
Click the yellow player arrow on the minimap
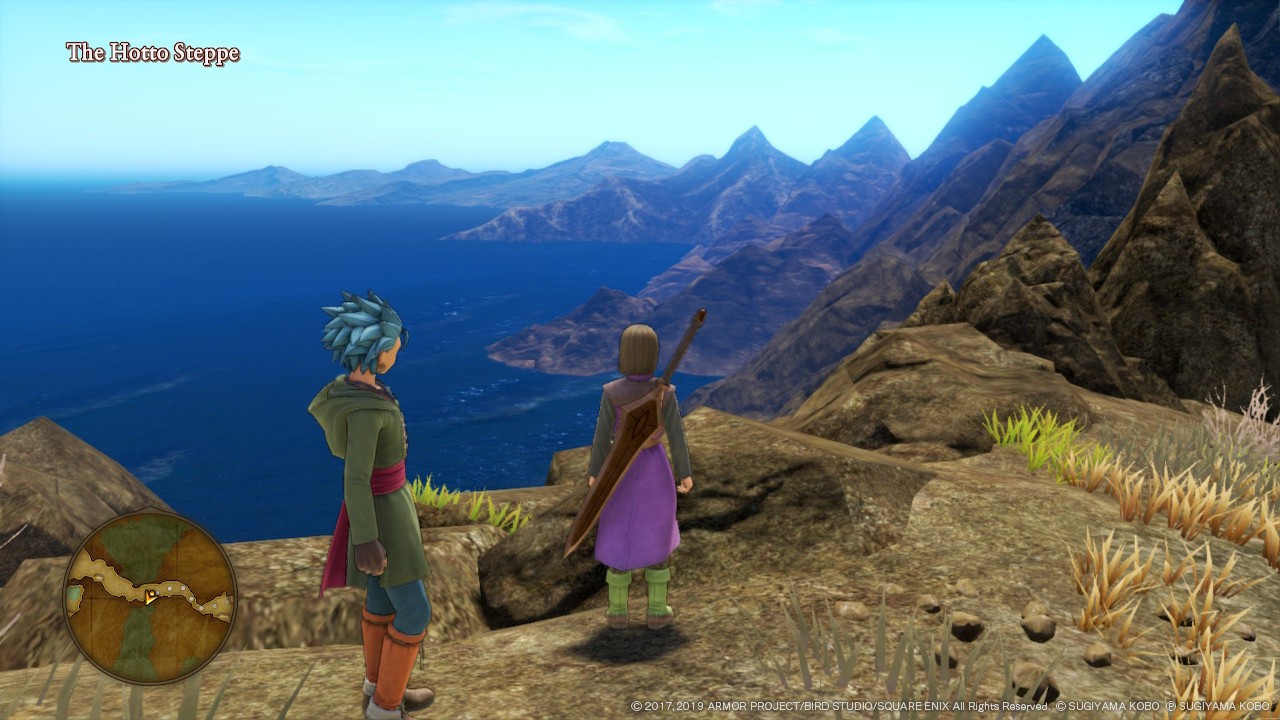coord(150,597)
